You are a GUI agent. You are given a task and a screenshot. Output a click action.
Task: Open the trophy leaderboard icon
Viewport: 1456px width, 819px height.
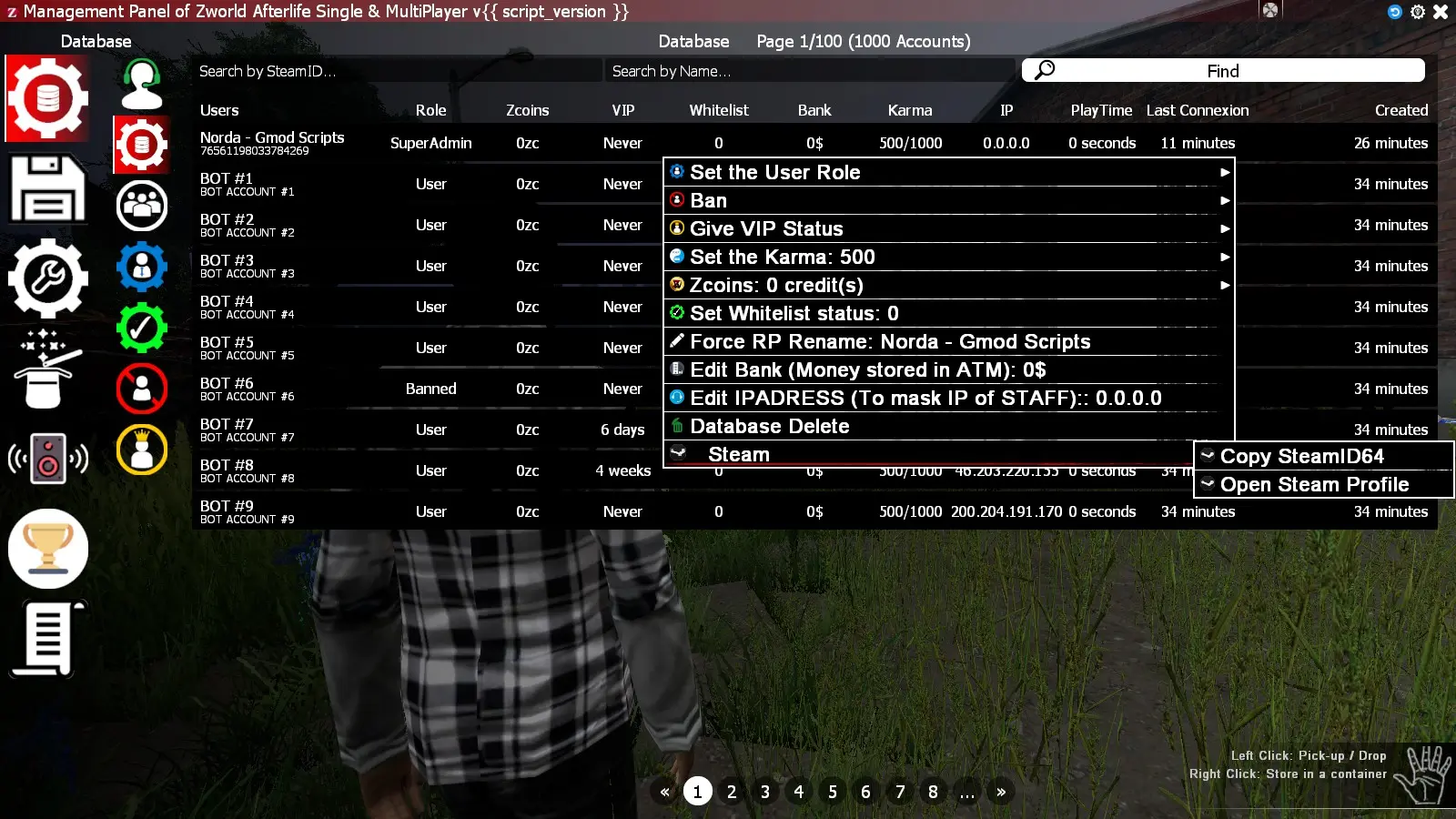[47, 548]
